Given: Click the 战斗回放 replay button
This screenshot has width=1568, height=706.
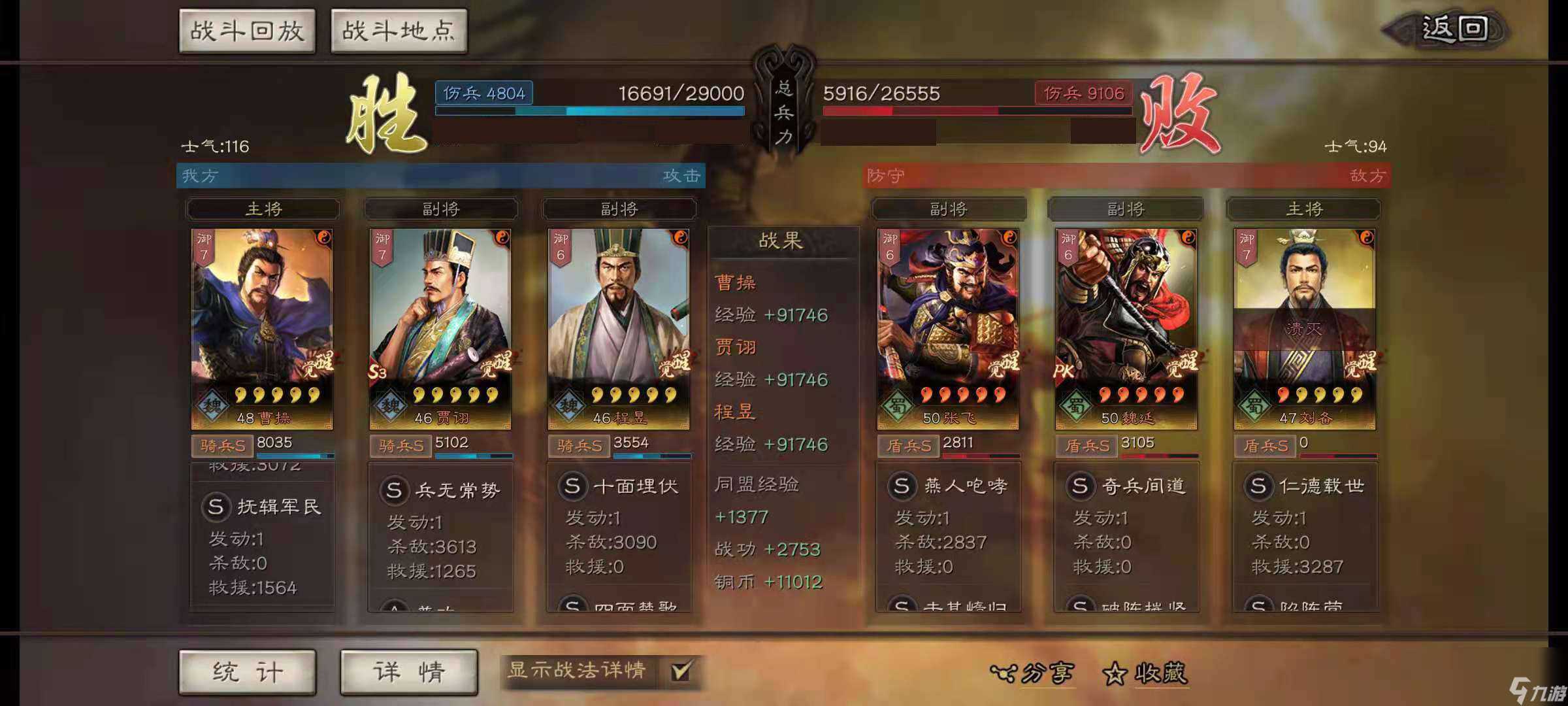Looking at the screenshot, I should point(248,30).
